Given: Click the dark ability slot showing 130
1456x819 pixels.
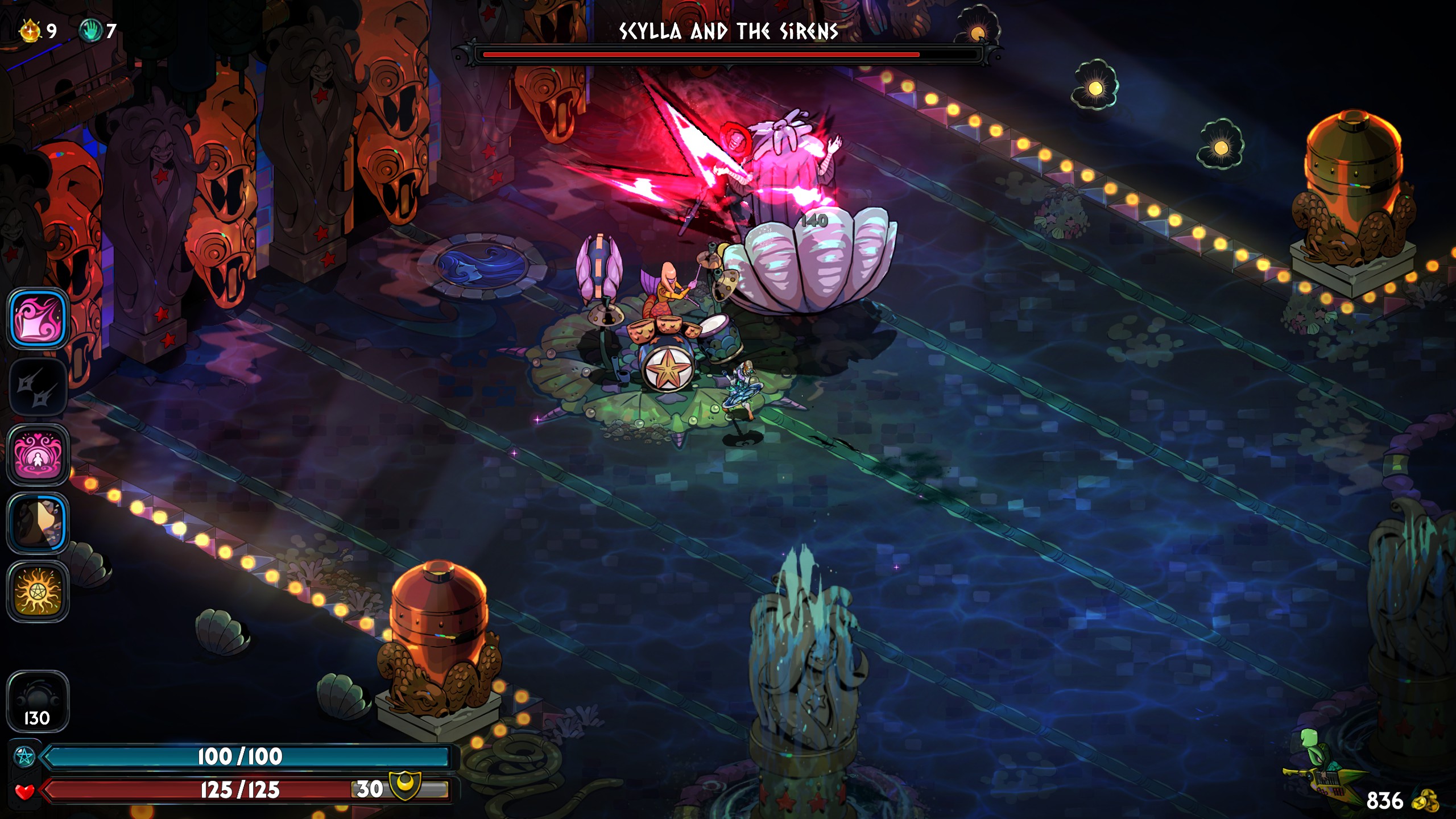Looking at the screenshot, I should 38,701.
